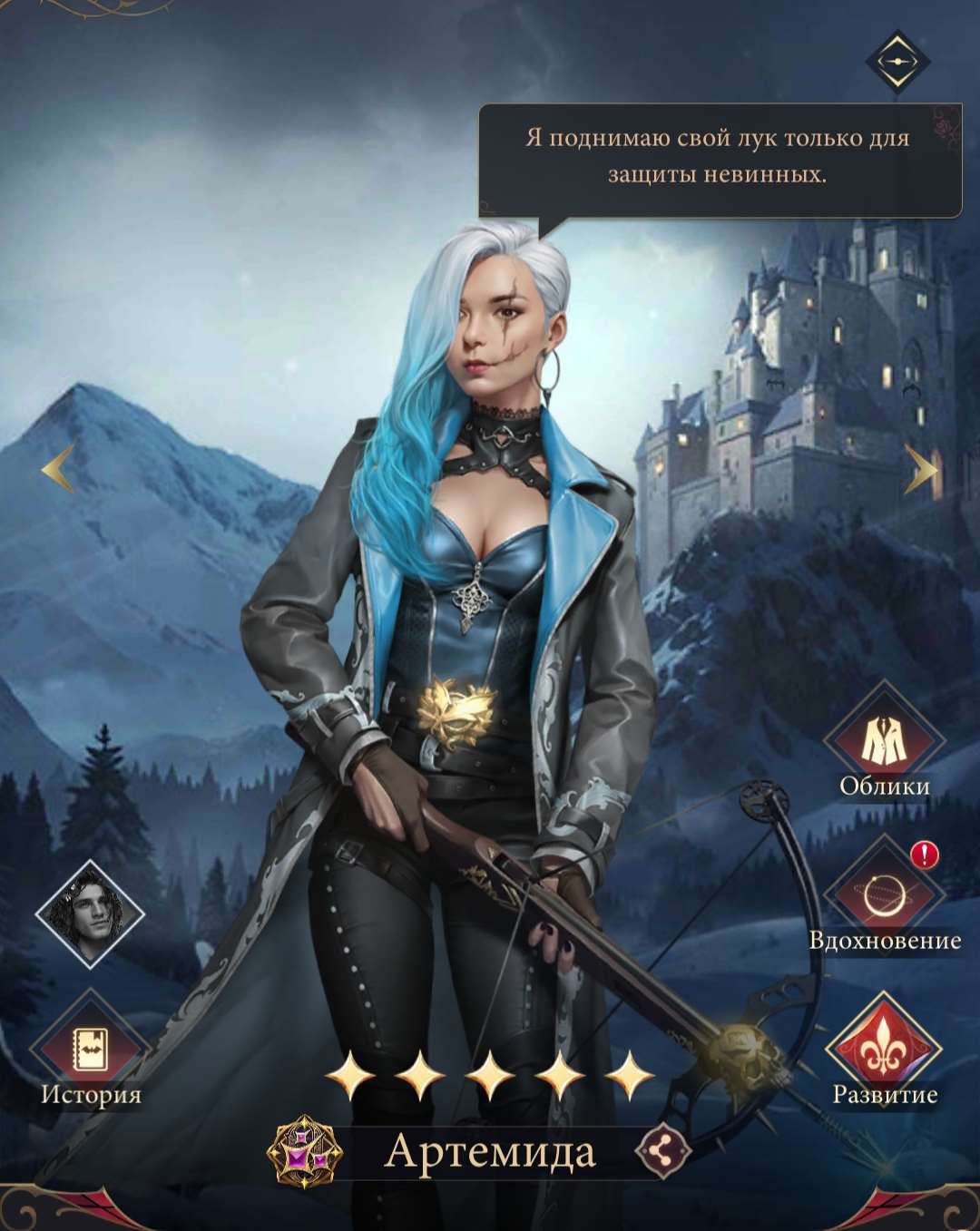Toggle the diamond eye hide-interface button
This screenshot has height=1231, width=980.
897,61
